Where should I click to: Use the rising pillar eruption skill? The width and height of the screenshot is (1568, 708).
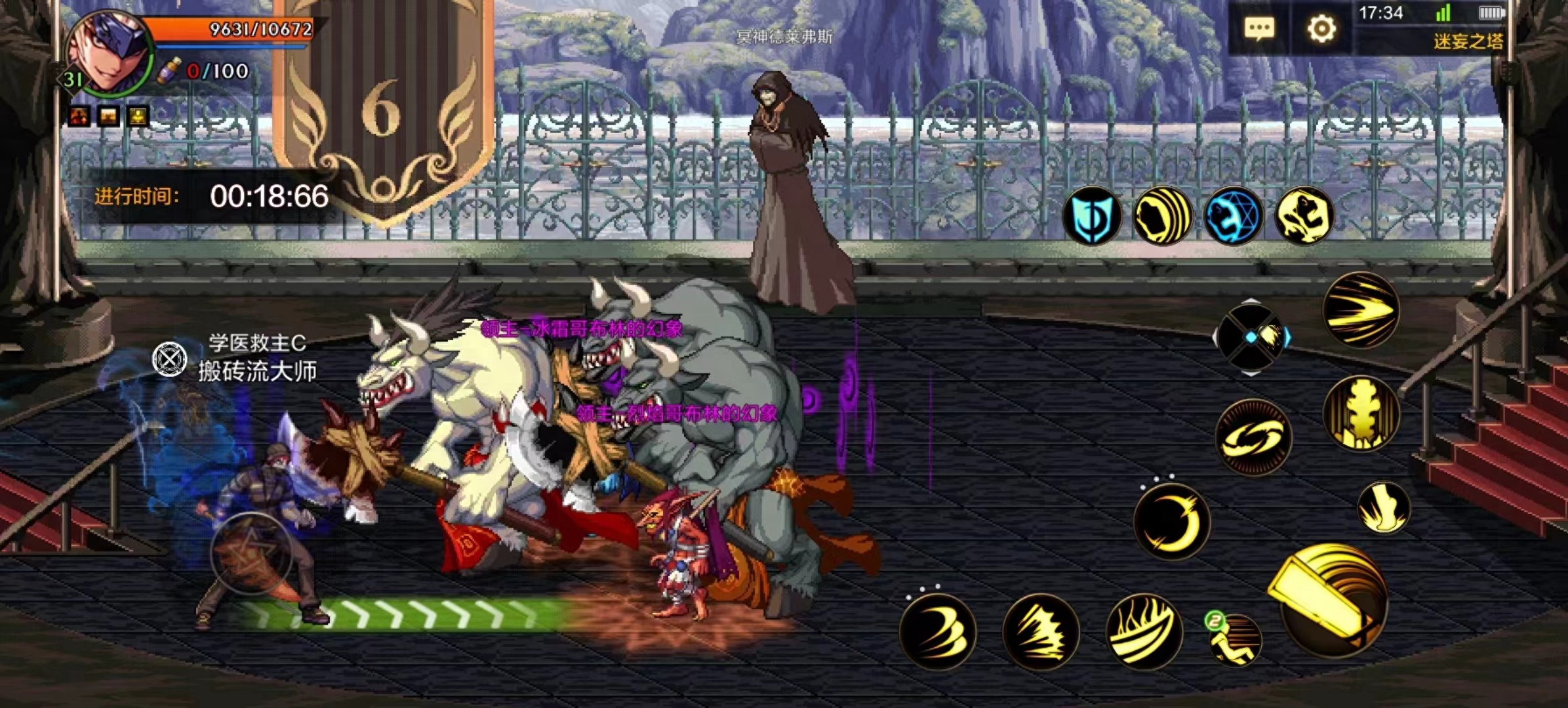tap(1361, 414)
